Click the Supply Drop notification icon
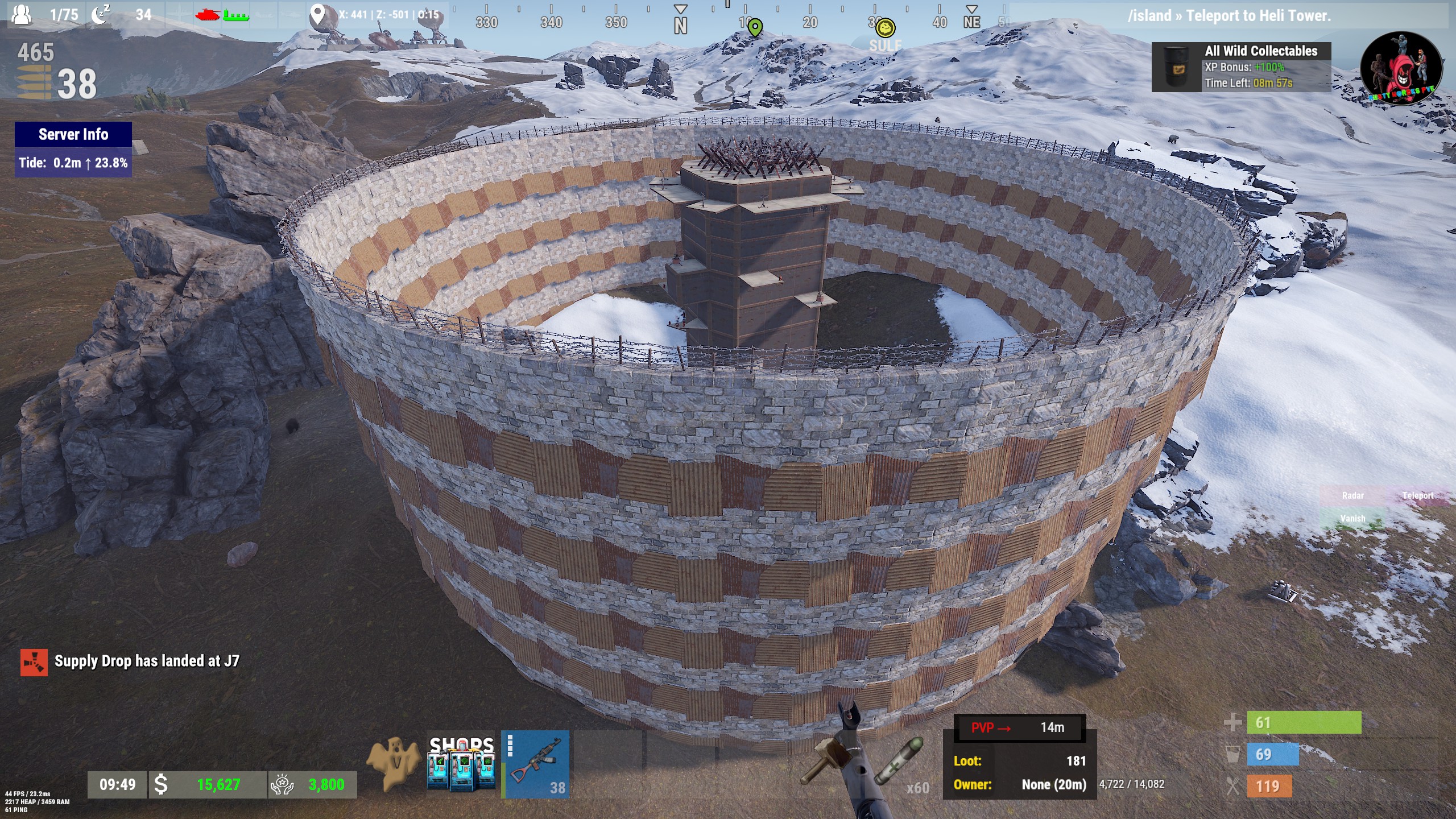1456x819 pixels. (x=34, y=662)
